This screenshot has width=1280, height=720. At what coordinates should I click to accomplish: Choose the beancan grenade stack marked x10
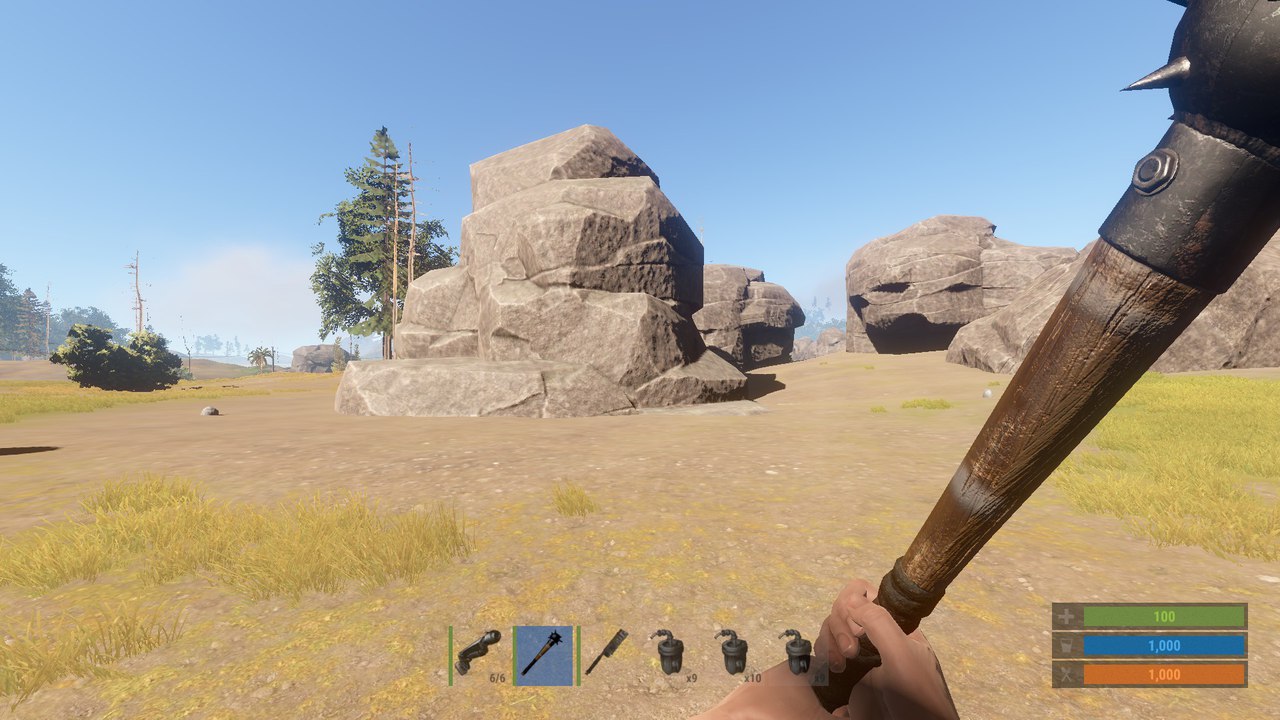tap(735, 655)
